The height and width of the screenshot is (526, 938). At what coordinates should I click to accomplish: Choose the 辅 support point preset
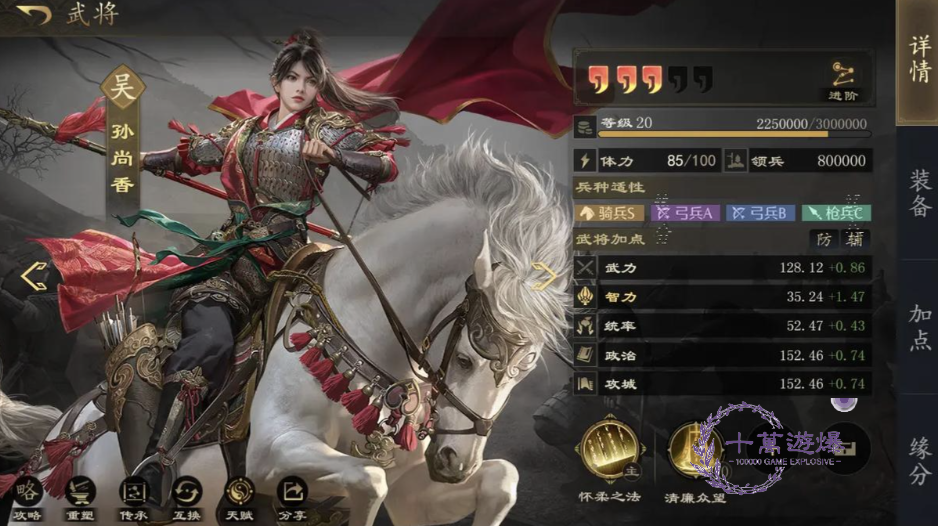click(854, 239)
